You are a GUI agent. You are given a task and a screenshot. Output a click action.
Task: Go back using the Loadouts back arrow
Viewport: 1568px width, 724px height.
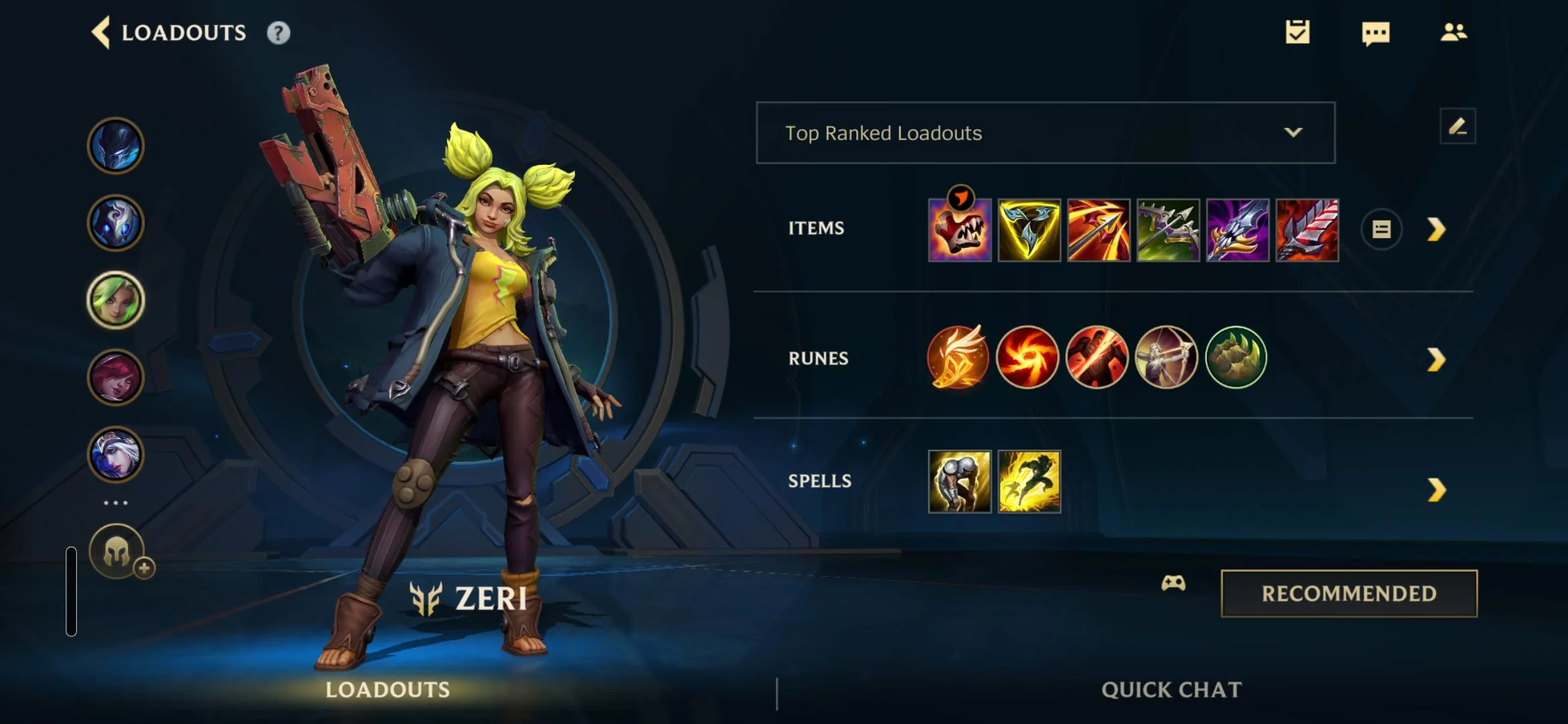point(102,32)
